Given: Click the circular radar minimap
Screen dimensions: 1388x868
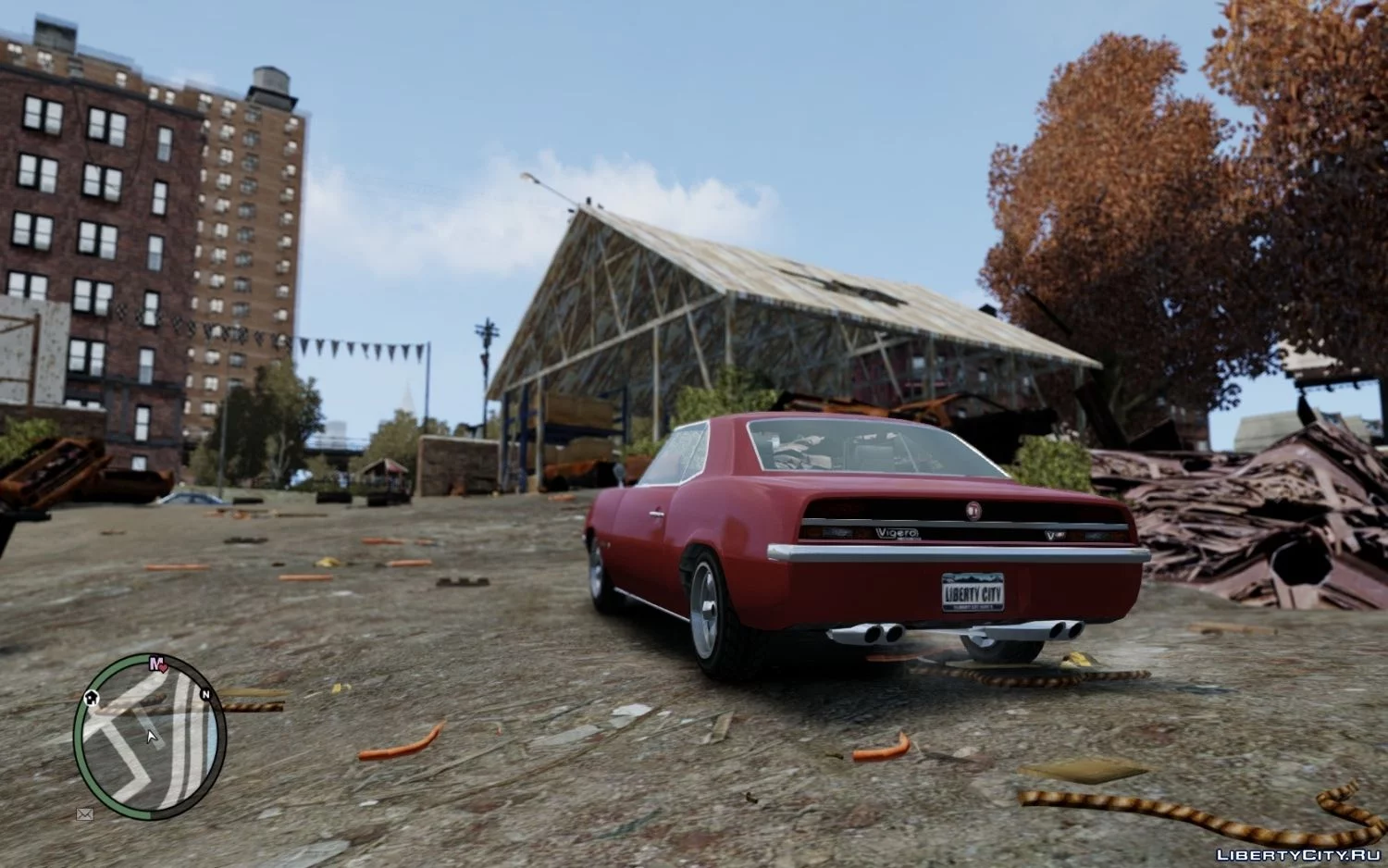Looking at the screenshot, I should [x=150, y=734].
